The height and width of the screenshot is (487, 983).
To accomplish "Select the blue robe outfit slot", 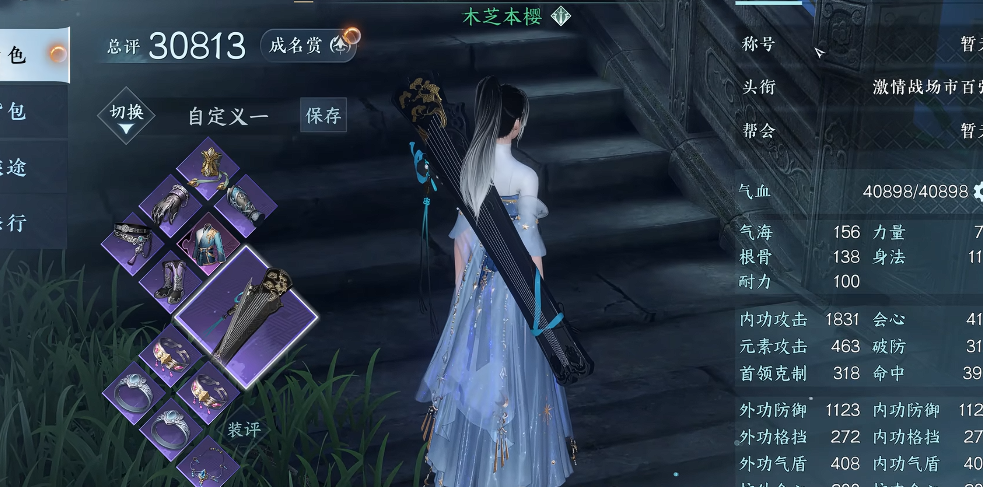I will 210,241.
